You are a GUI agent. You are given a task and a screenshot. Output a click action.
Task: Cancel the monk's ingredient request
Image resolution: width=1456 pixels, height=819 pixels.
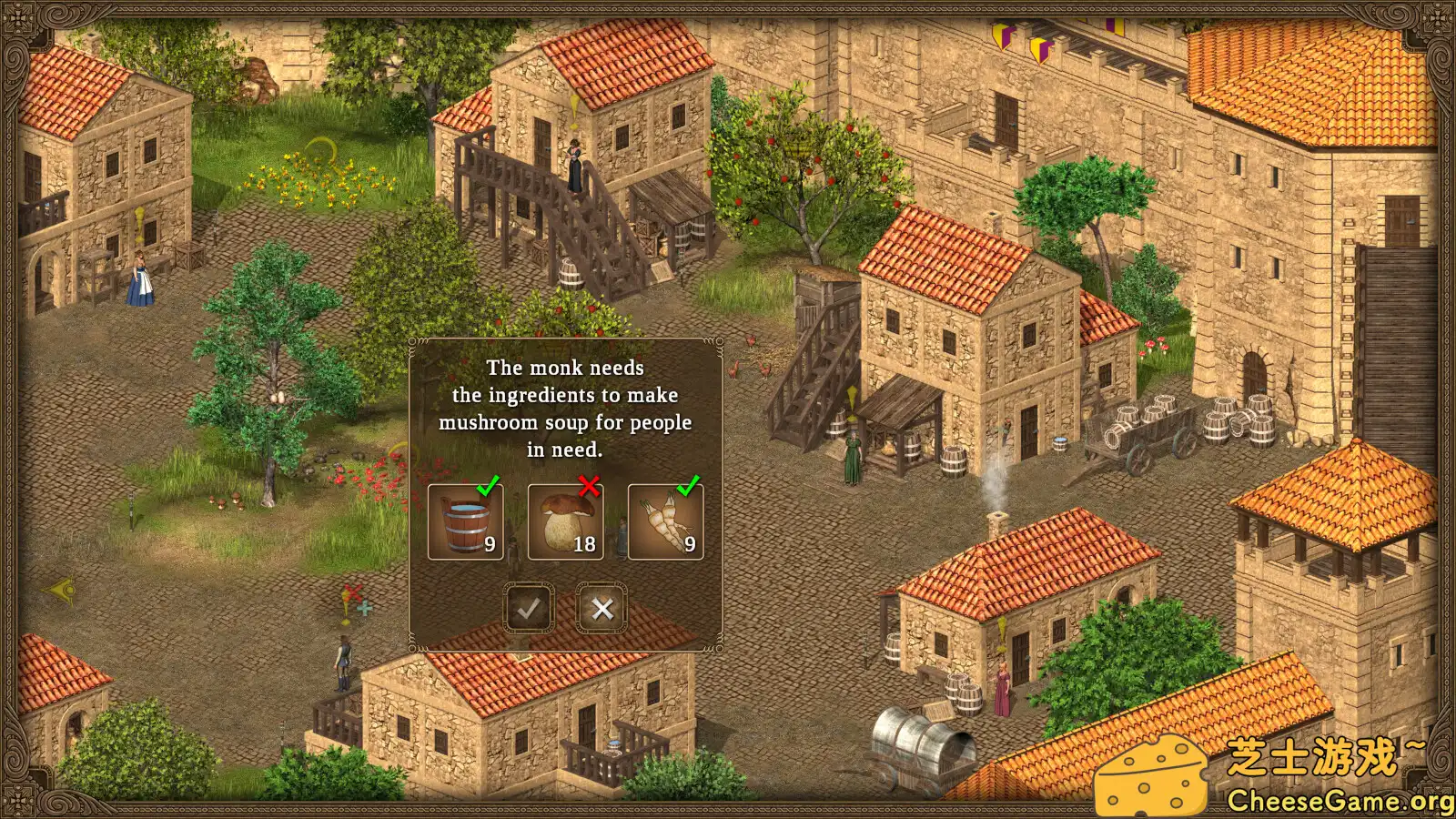[602, 608]
